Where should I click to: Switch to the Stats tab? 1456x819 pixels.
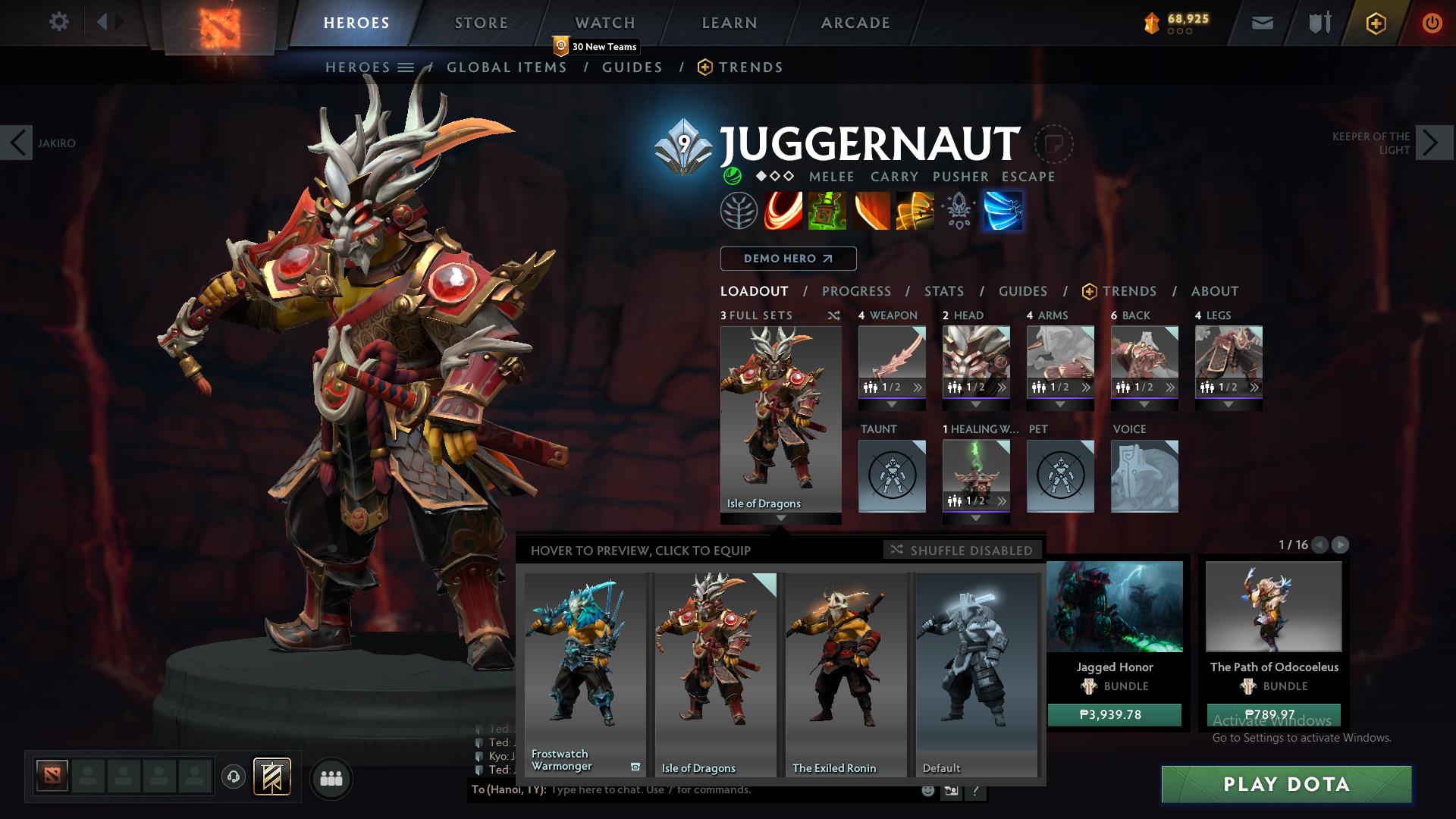coord(943,291)
